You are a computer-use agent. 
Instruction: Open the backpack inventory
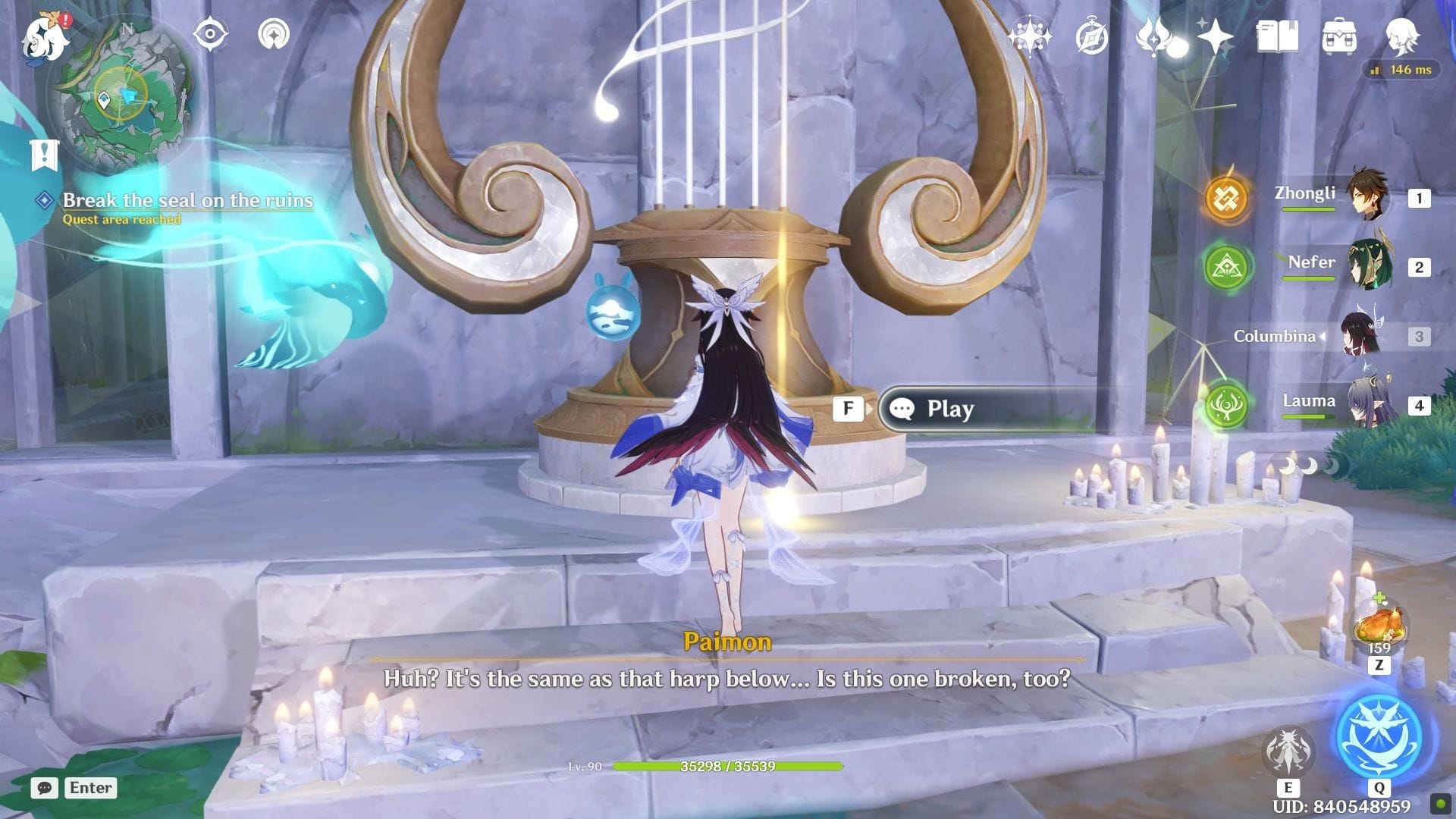[1339, 36]
